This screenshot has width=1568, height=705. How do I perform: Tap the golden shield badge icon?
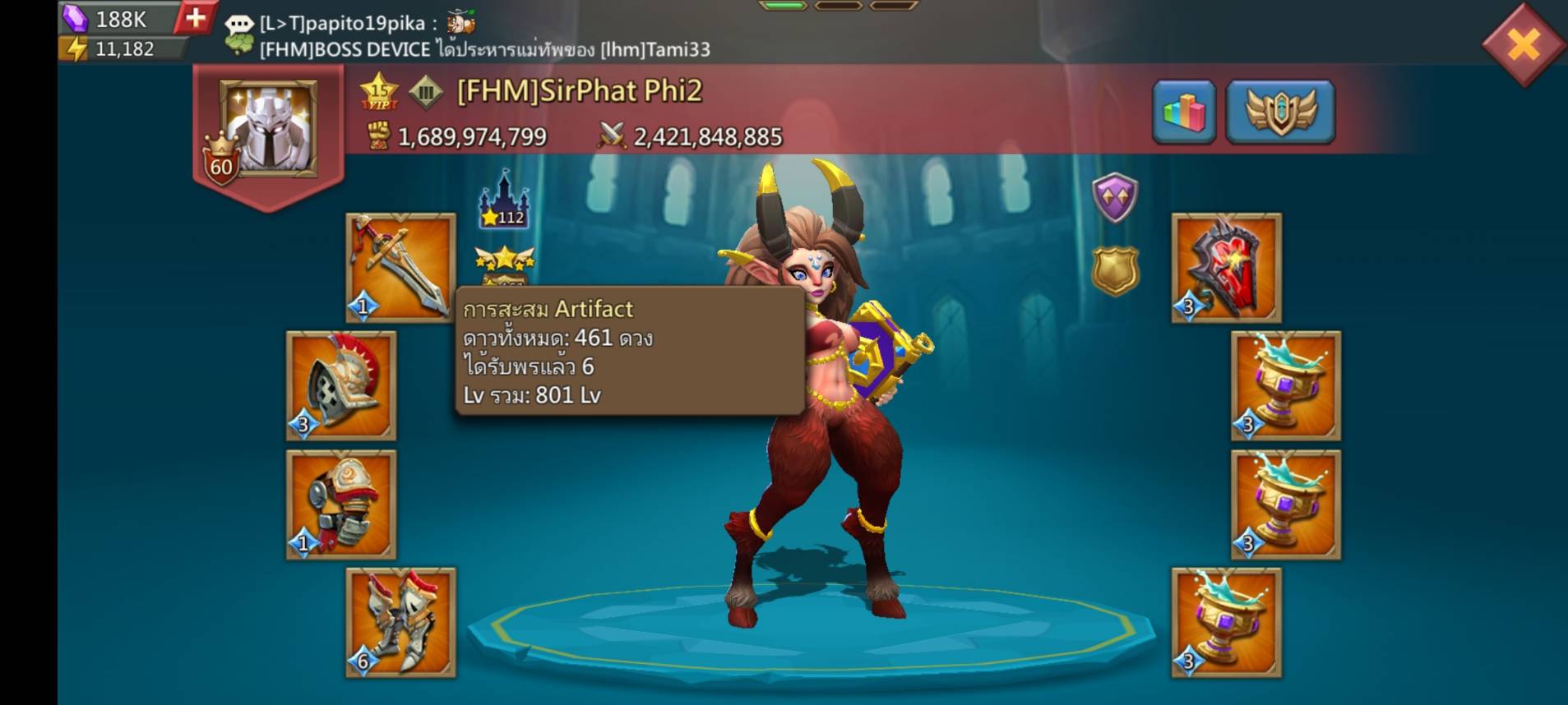coord(1114,271)
